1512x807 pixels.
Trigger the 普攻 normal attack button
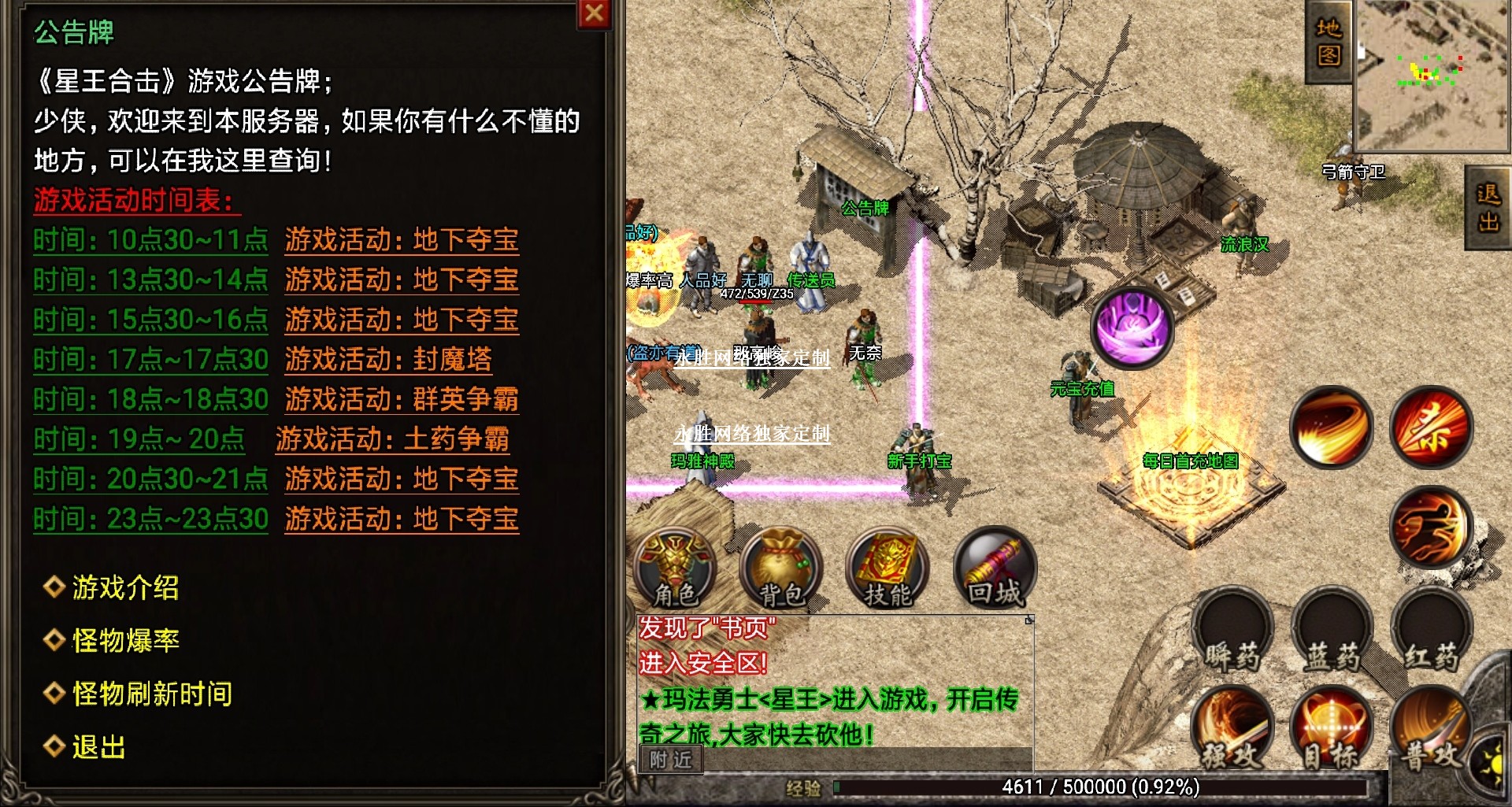[1431, 732]
